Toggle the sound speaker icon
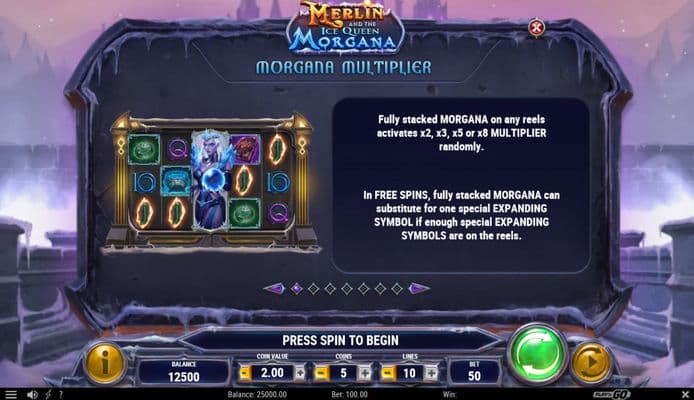Screen dimensions: 694x400 [31, 394]
